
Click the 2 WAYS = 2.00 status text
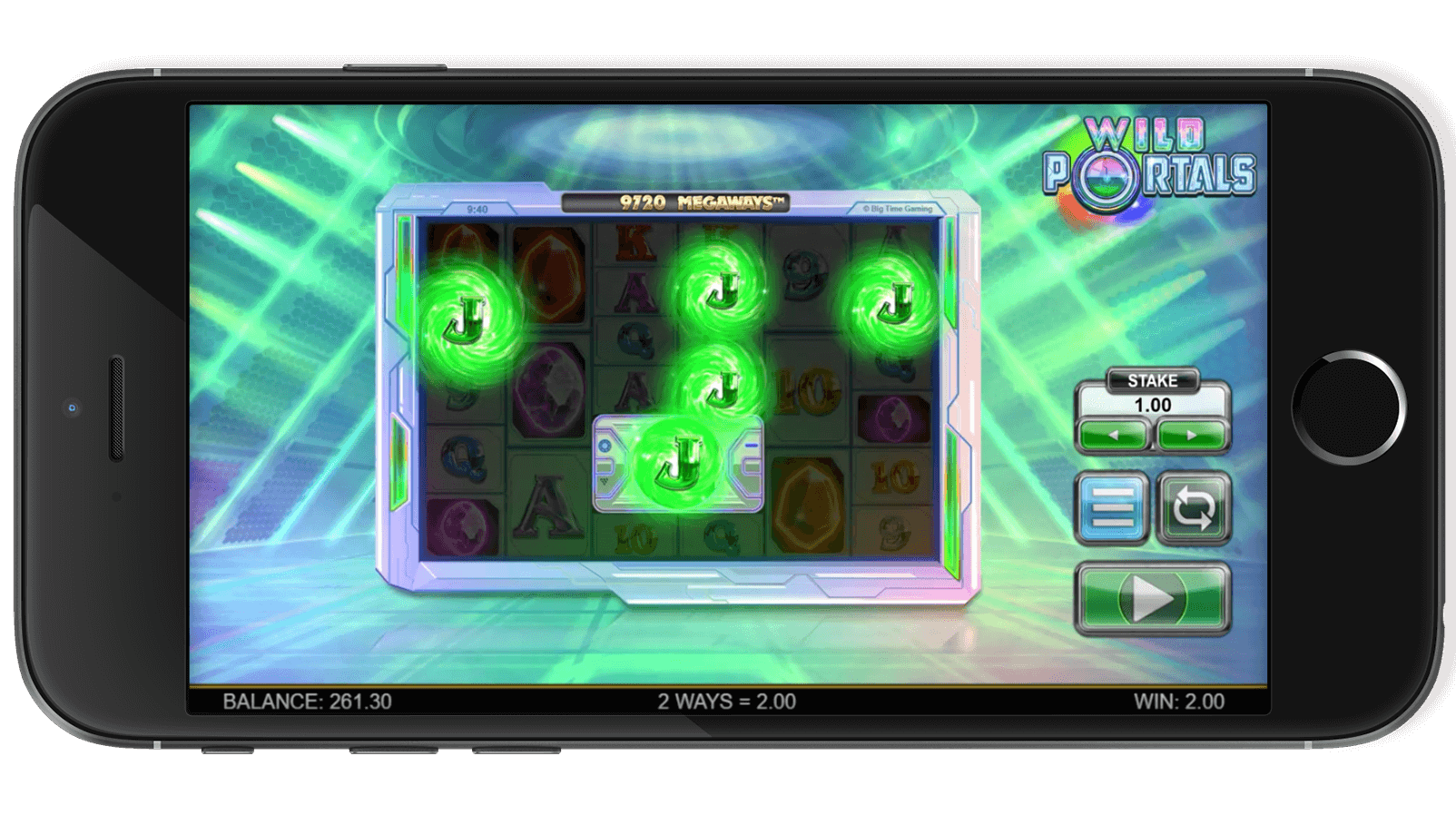(726, 701)
